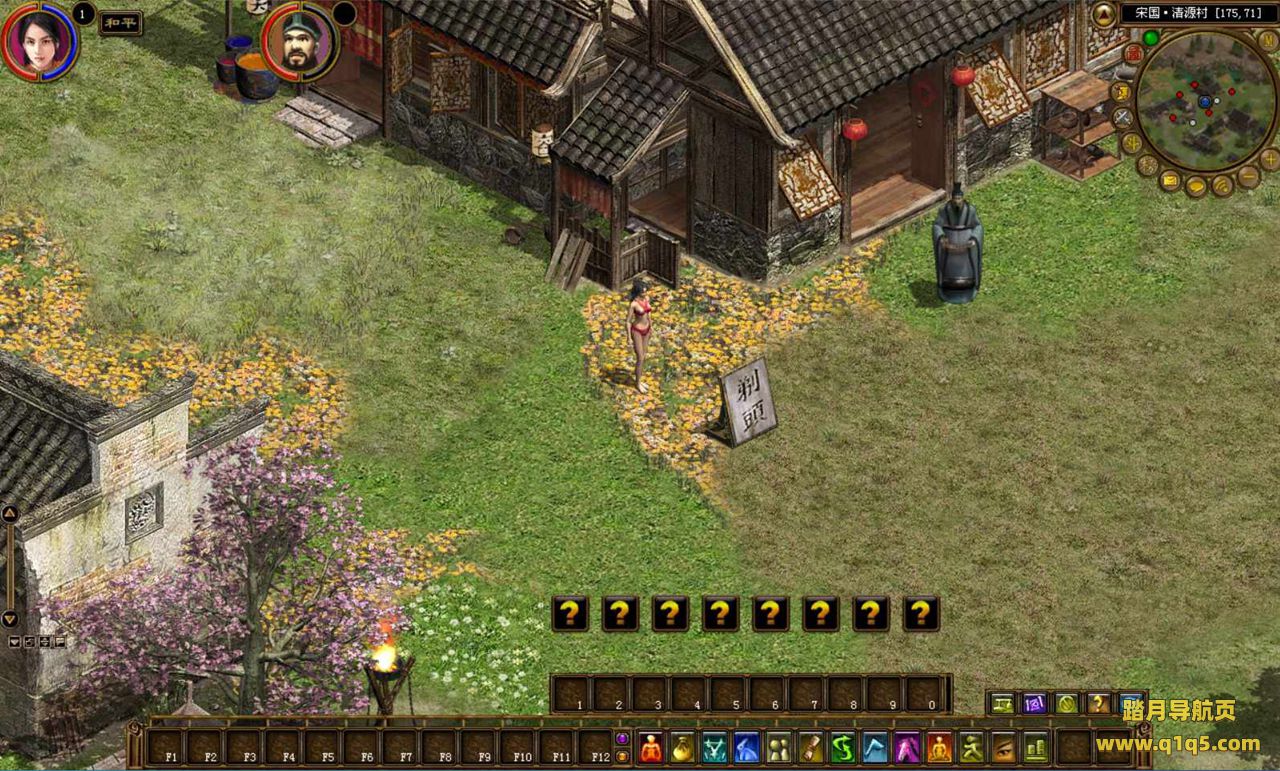This screenshot has height=771, width=1280.
Task: Click the eye icon in the bottom bar
Action: [x=1003, y=747]
